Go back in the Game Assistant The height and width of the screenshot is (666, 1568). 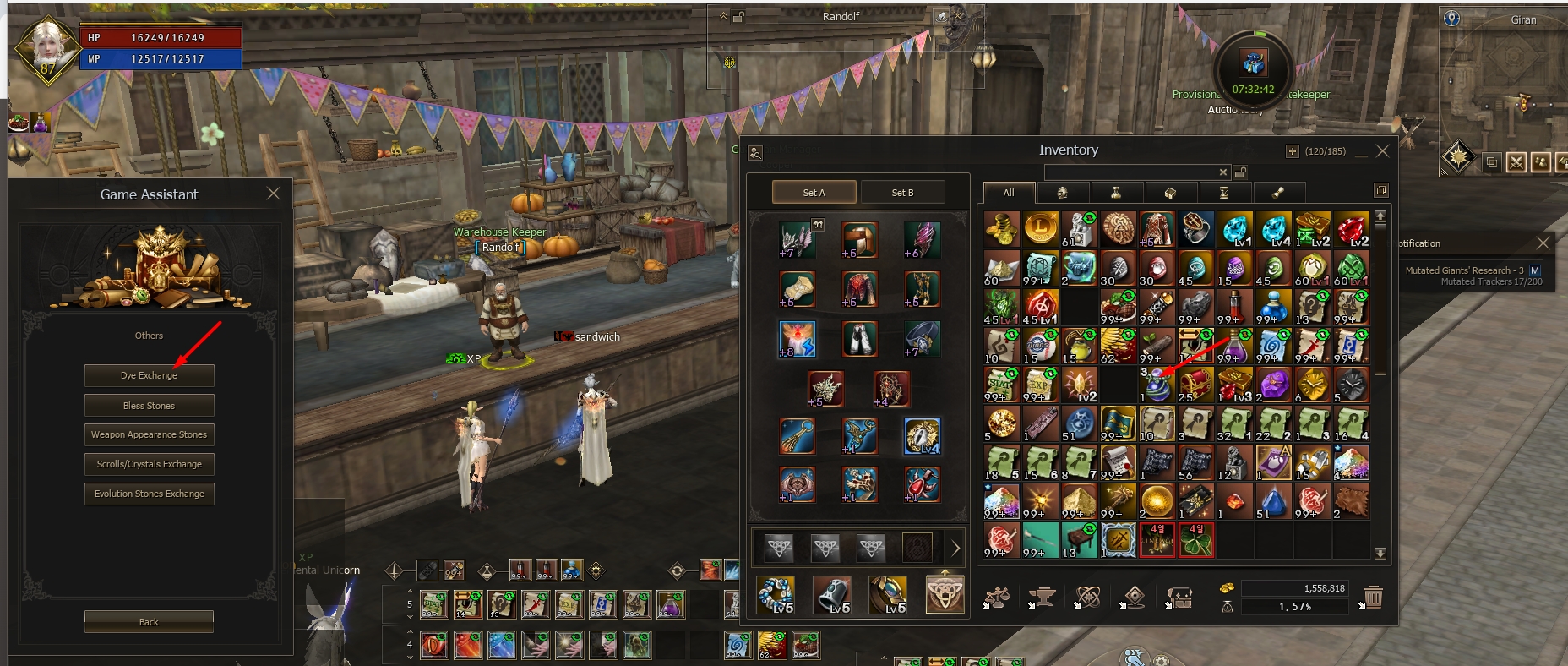click(x=149, y=622)
